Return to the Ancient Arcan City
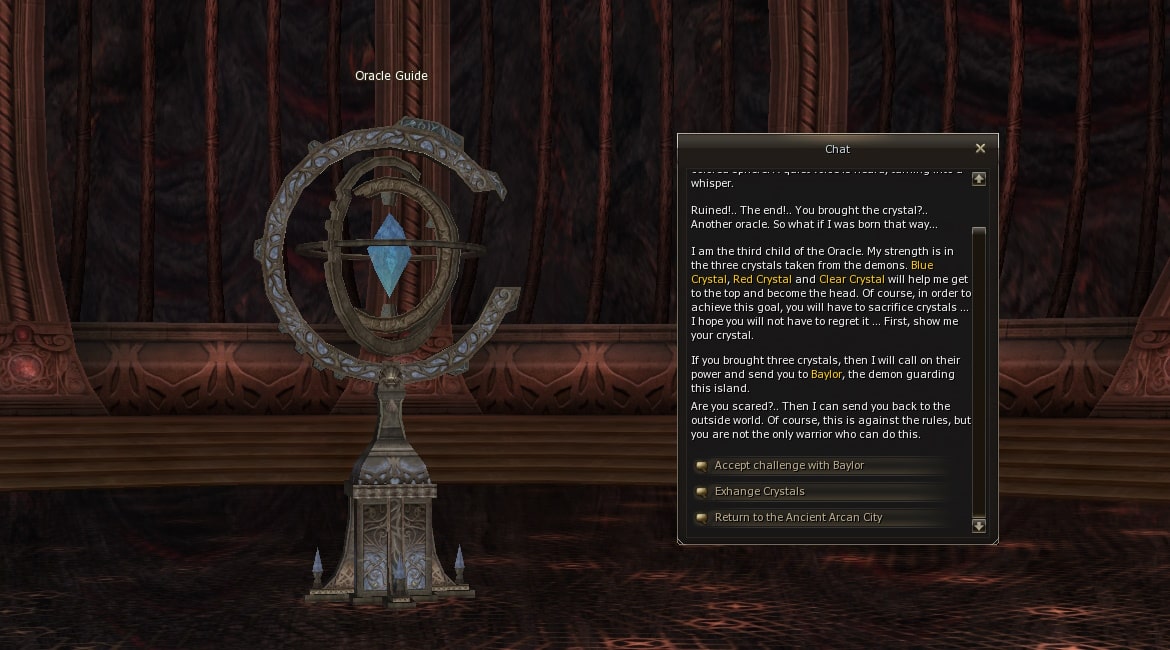1170x650 pixels. pyautogui.click(x=798, y=518)
